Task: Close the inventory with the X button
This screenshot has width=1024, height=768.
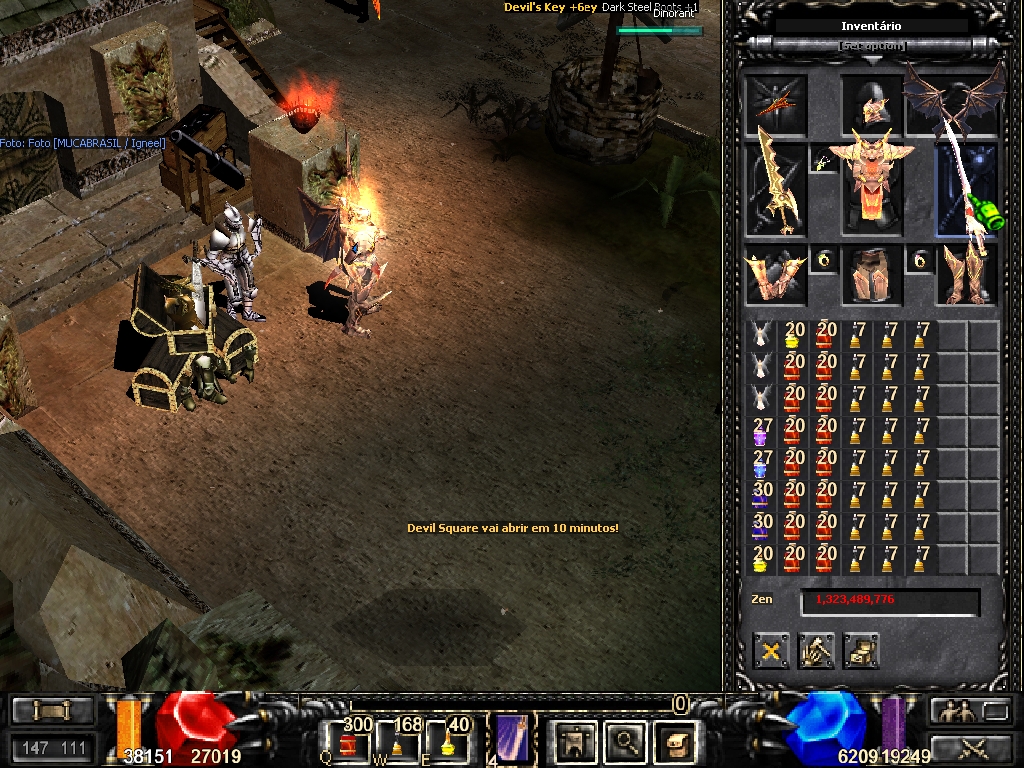Action: click(771, 652)
